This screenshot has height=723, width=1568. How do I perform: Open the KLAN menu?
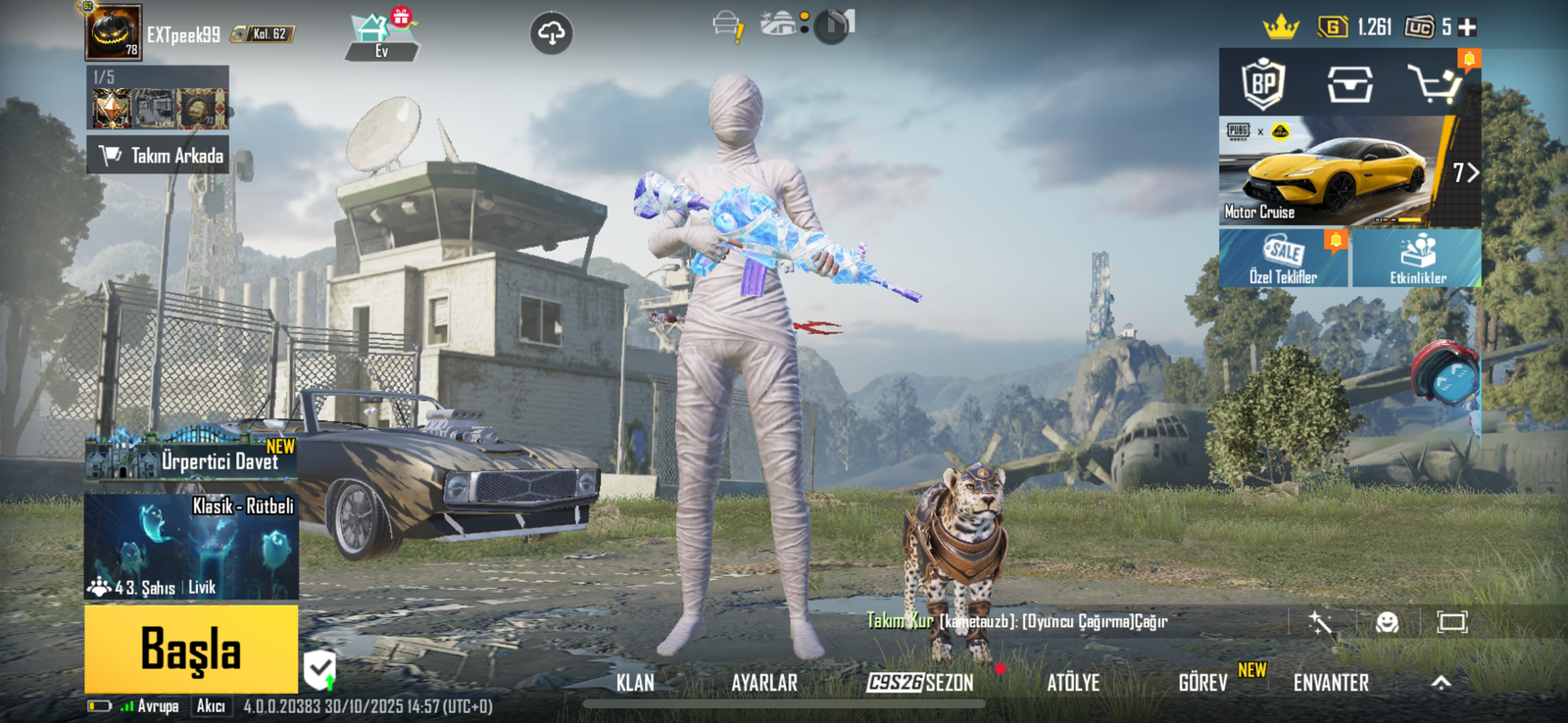pyautogui.click(x=635, y=683)
